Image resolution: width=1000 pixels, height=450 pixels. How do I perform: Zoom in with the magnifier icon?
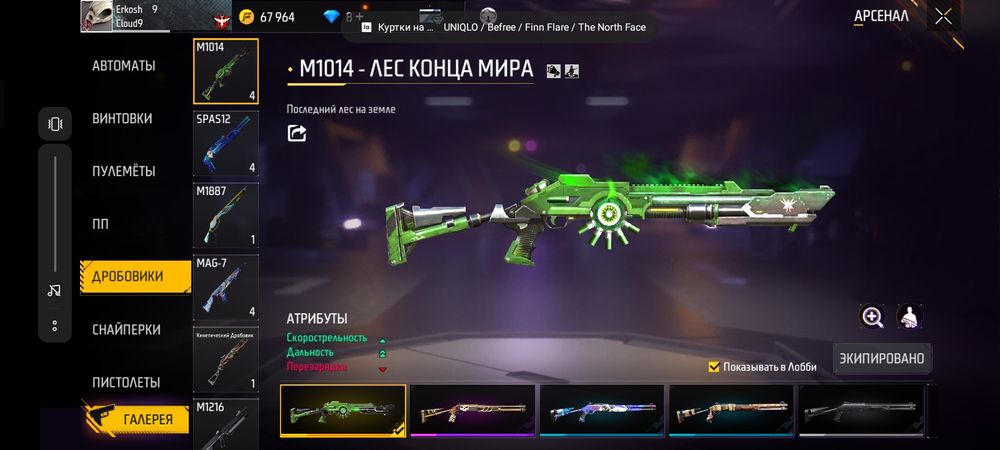point(873,317)
